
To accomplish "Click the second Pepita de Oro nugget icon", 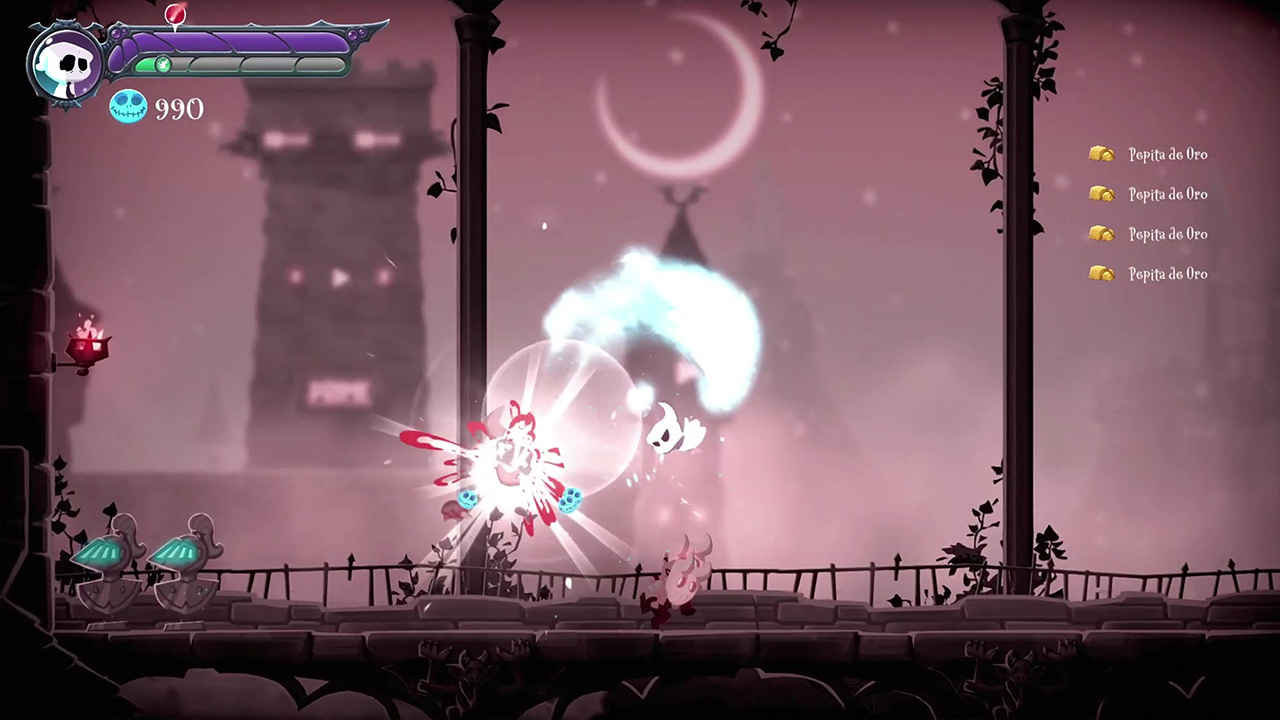I will (1103, 194).
